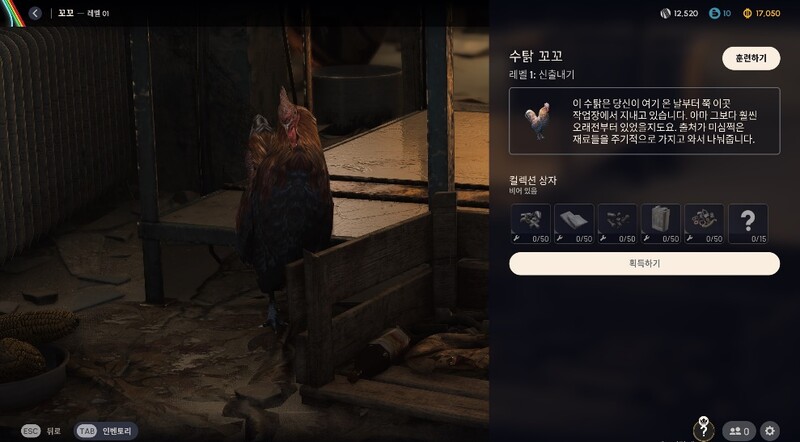Click the 훈련하기 (Train) button
The height and width of the screenshot is (442, 800).
(750, 58)
